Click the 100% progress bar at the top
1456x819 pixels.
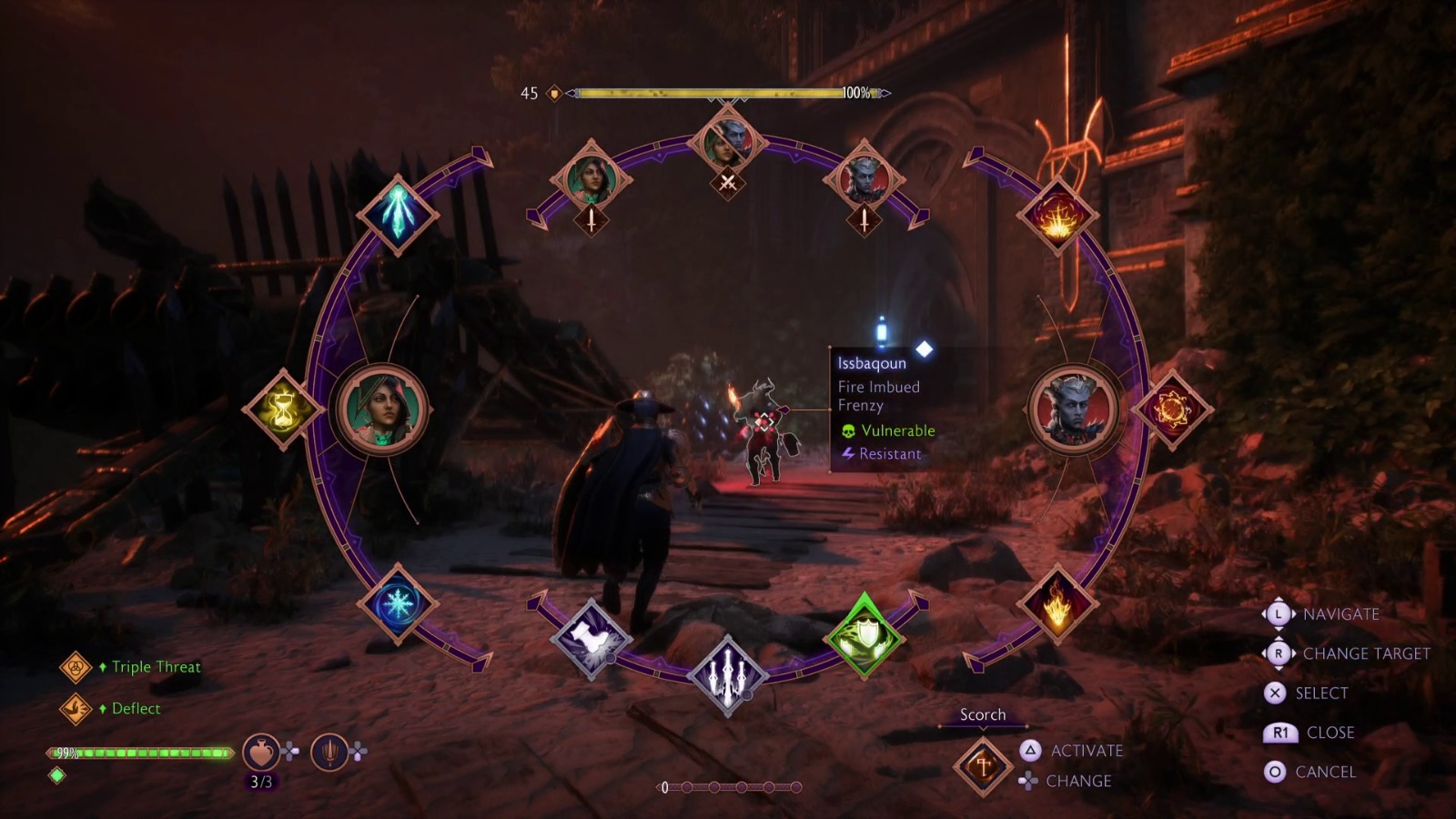tap(710, 91)
